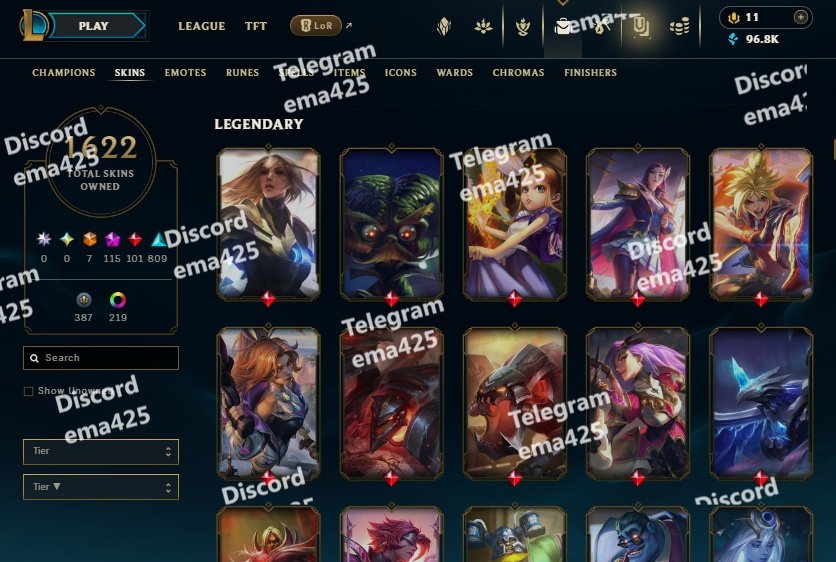The height and width of the screenshot is (562, 836).
Task: Go to the Runes tab
Action: [242, 73]
